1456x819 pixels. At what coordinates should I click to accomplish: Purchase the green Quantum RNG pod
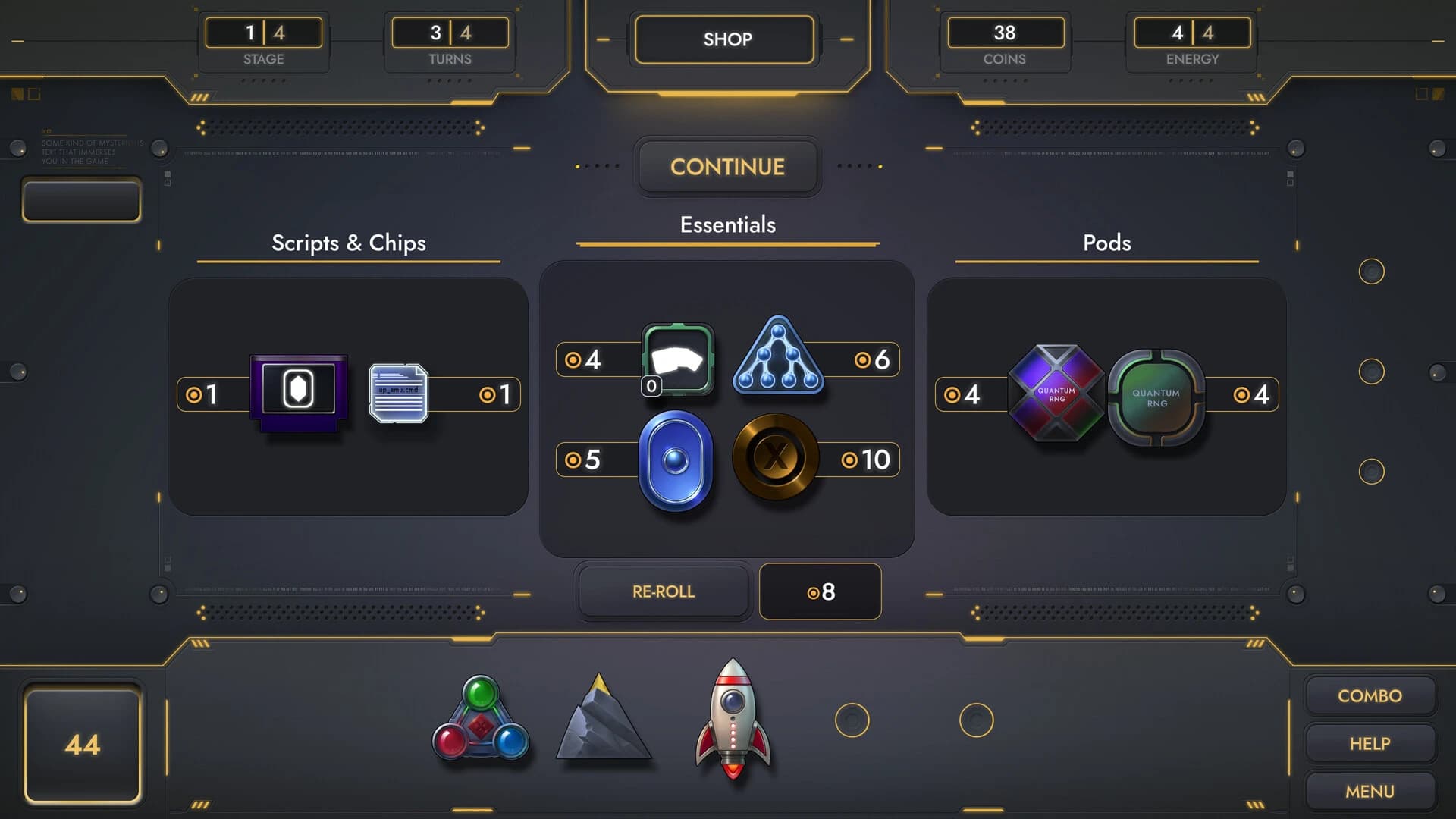pos(1156,394)
